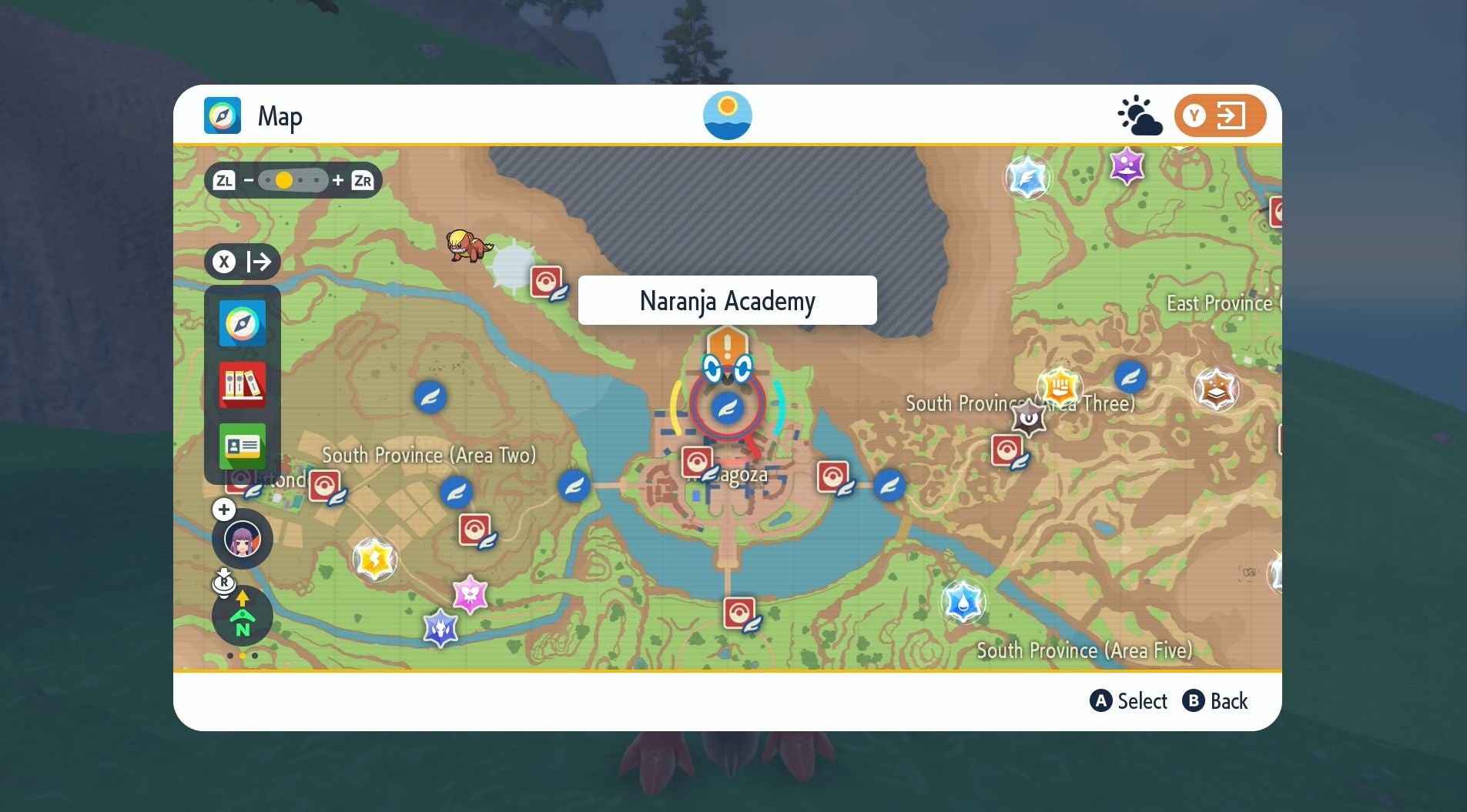Open the Pokédex bookshelf icon
1467x812 pixels.
242,385
